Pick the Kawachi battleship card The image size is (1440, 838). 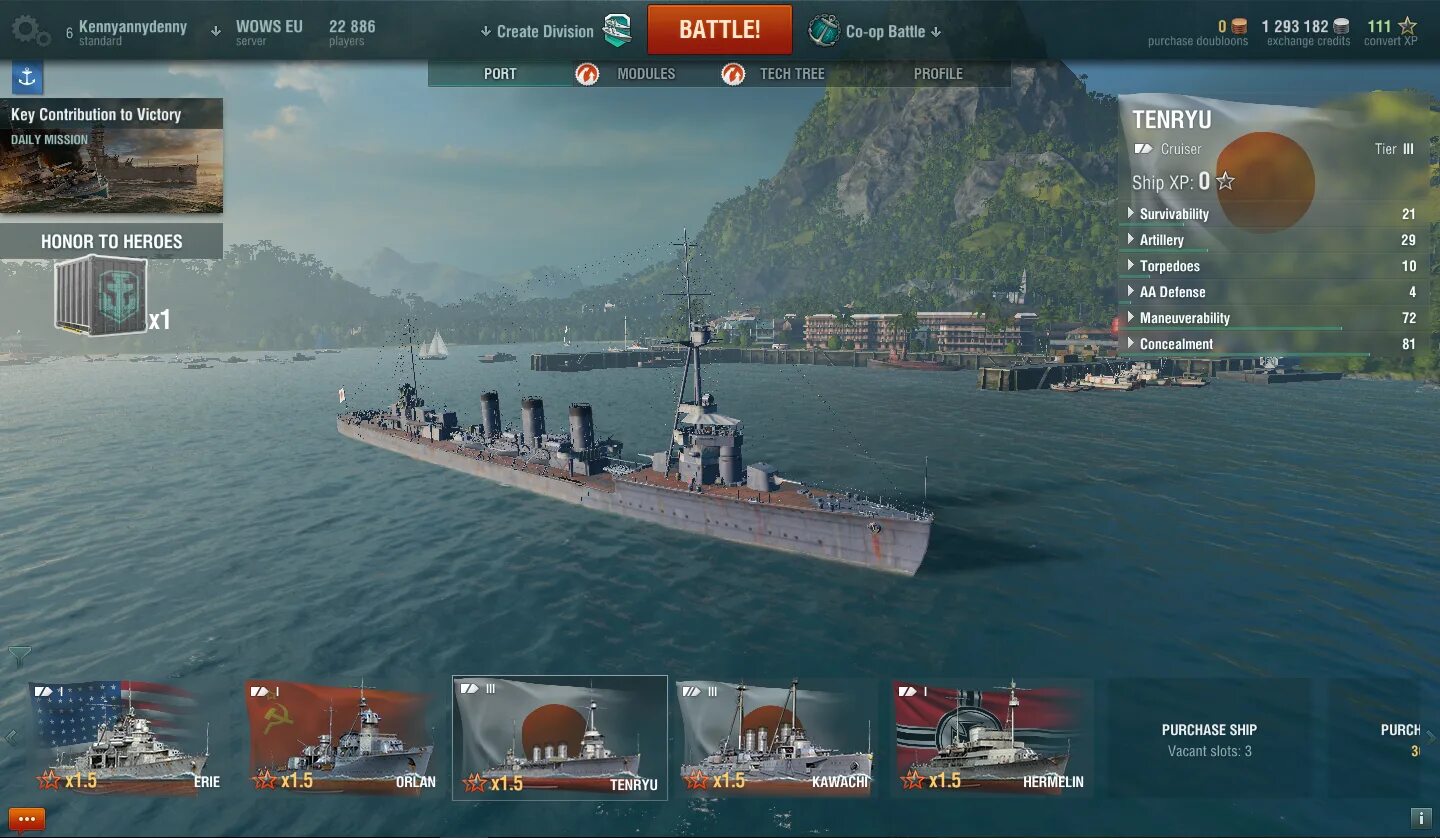click(774, 738)
